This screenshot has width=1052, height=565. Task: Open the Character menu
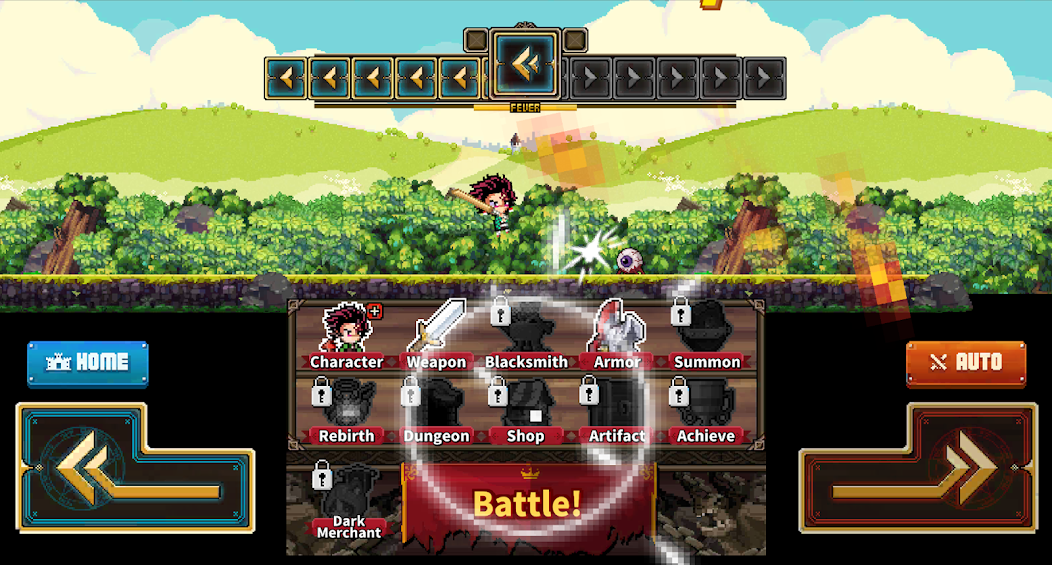pos(346,338)
